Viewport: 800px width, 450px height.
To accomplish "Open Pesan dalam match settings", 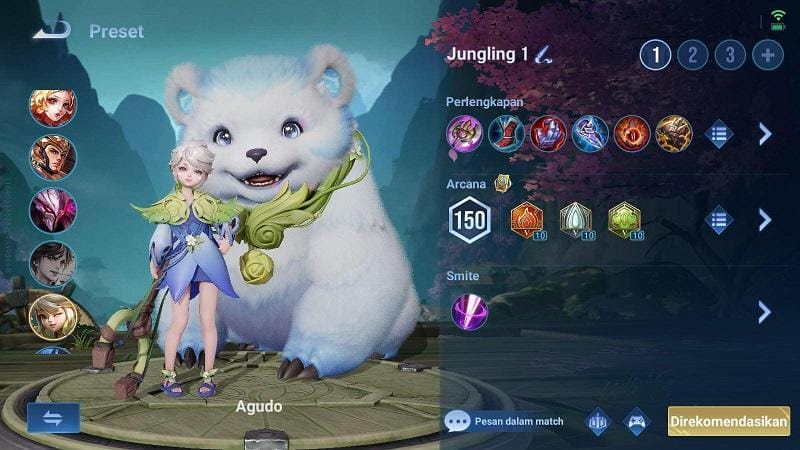I will (x=505, y=421).
